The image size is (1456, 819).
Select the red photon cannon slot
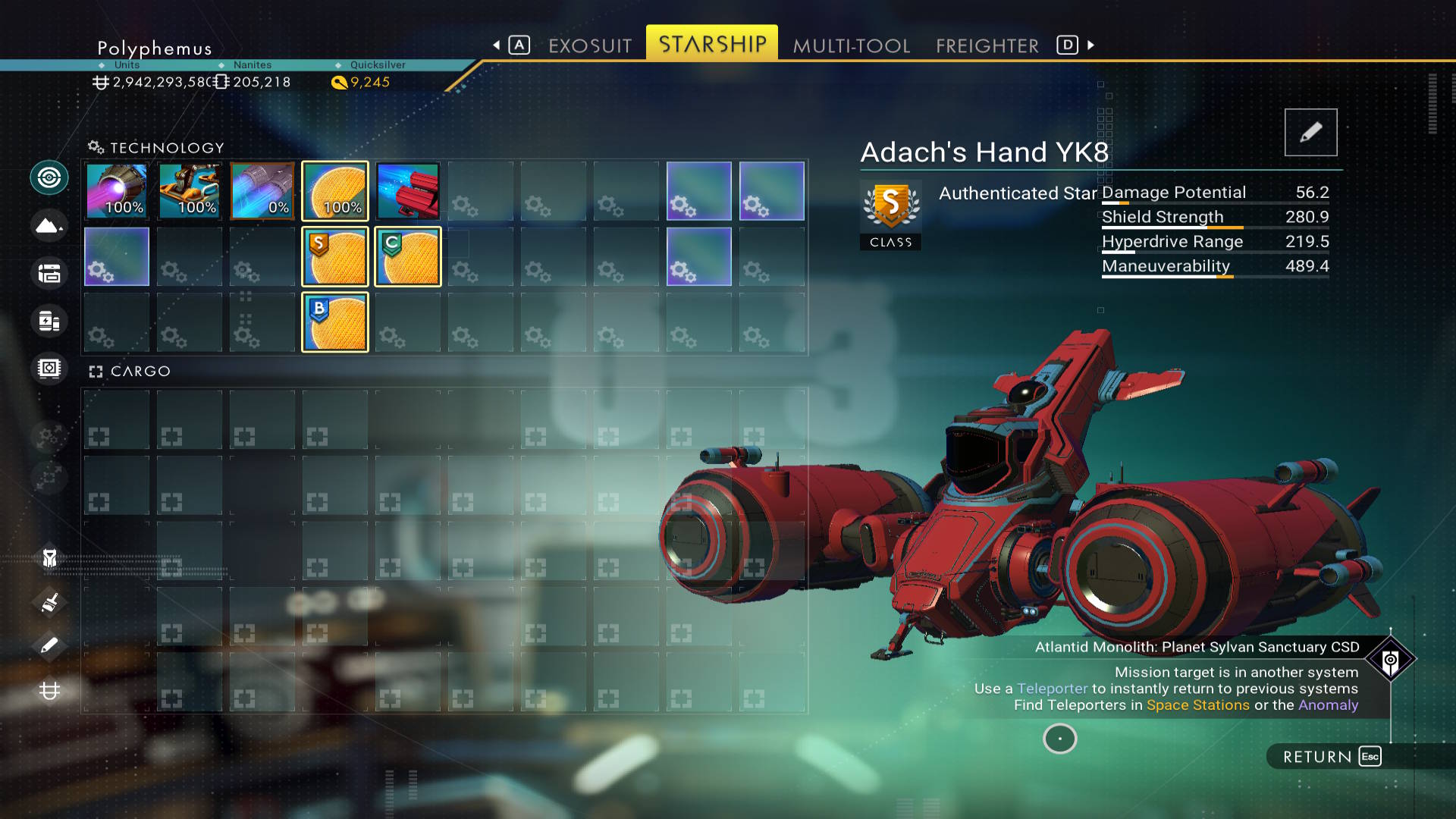click(x=408, y=191)
